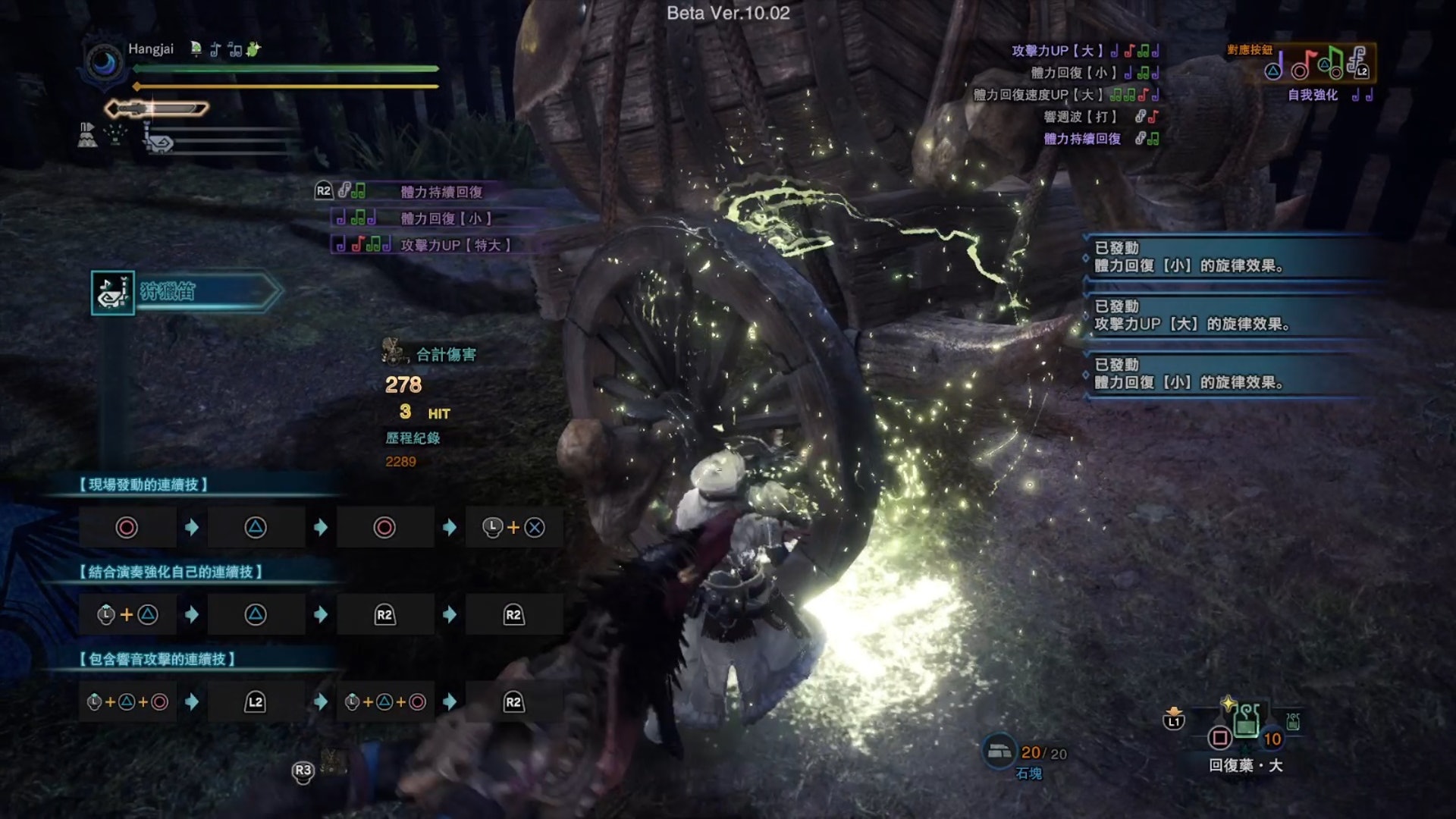Screen dimensions: 1456x819
Task: Select the 現場發動的連續技 combo header
Action: 143,485
